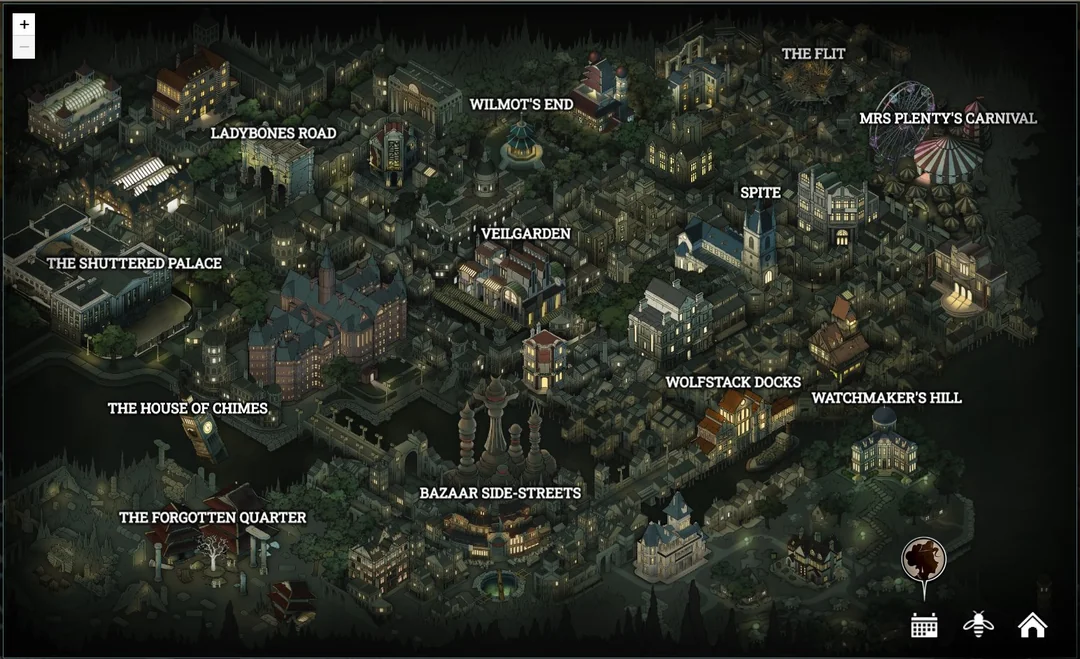Enter the Bazaar Side-Streets
The image size is (1080, 659).
(500, 493)
